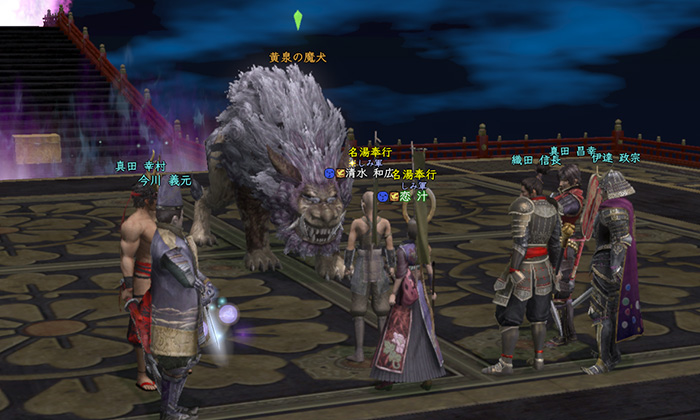Viewport: 700px width, 420px height.
Task: Target the 真田 幸村 name label
Action: (x=139, y=167)
